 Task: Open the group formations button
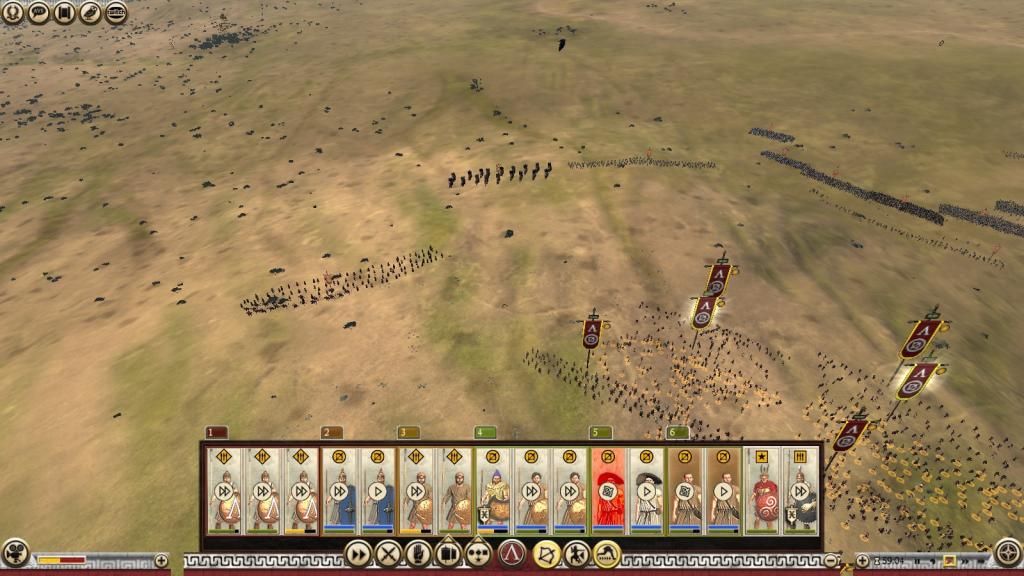[479, 552]
